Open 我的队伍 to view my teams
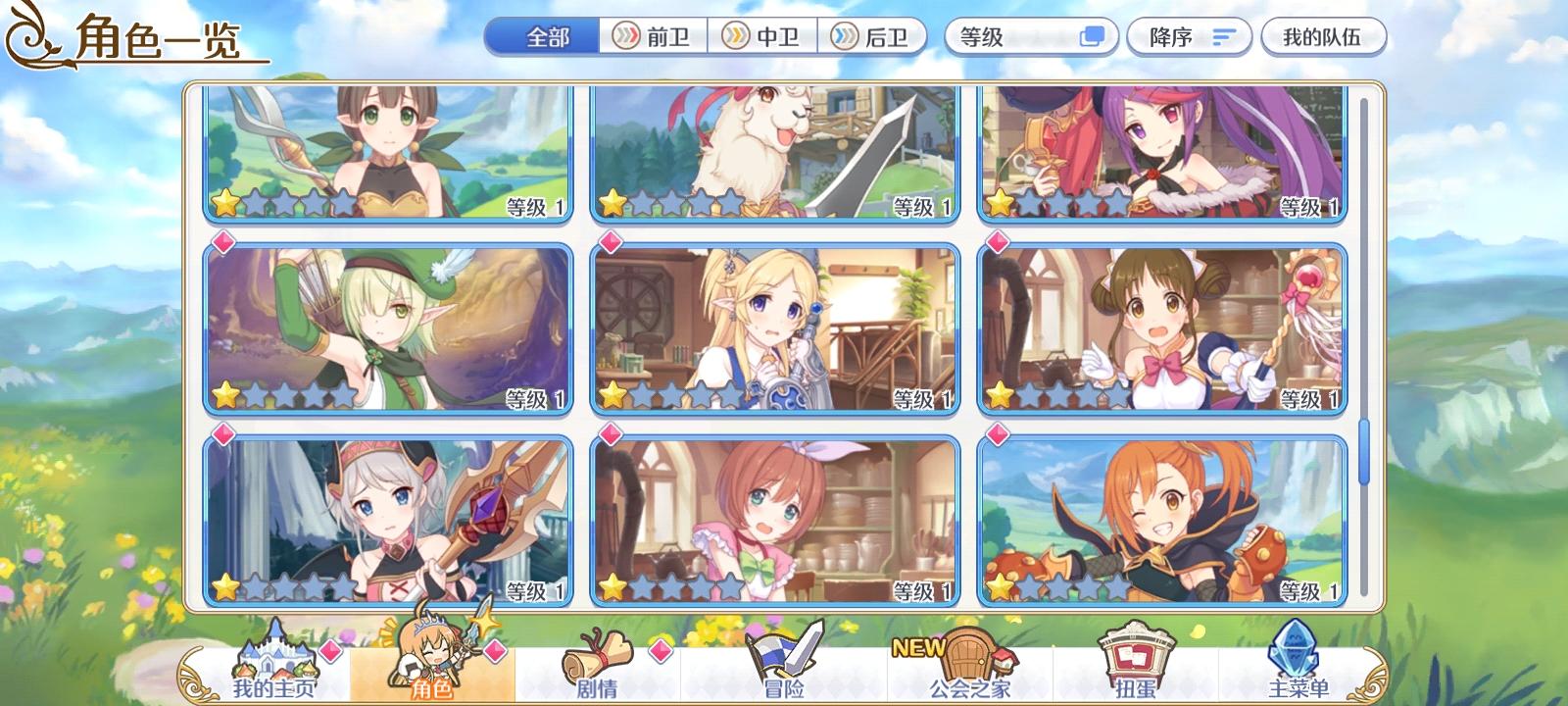1568x706 pixels. tap(1323, 35)
